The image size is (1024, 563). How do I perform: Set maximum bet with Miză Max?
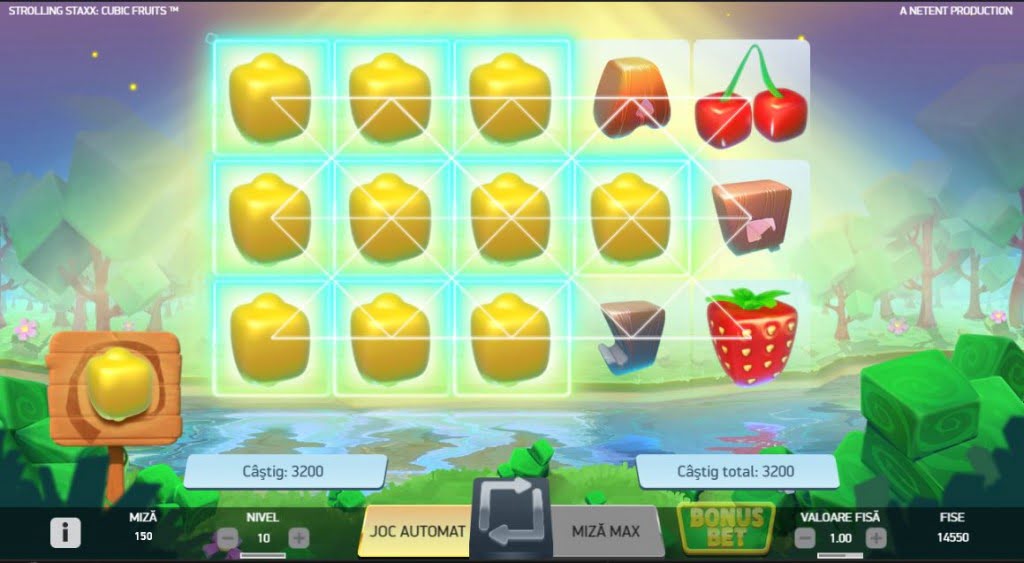pos(605,531)
